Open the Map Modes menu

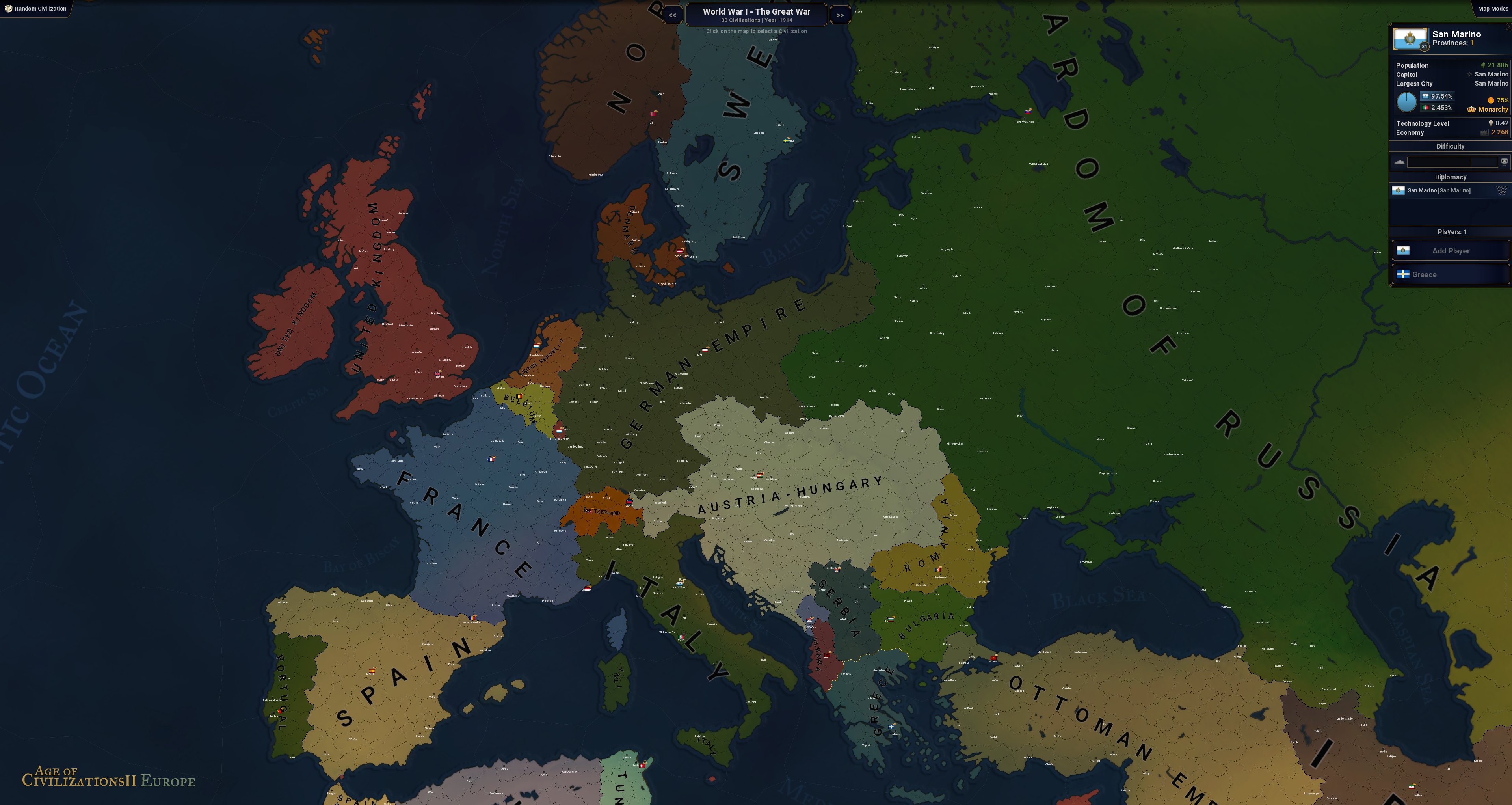pos(1494,9)
